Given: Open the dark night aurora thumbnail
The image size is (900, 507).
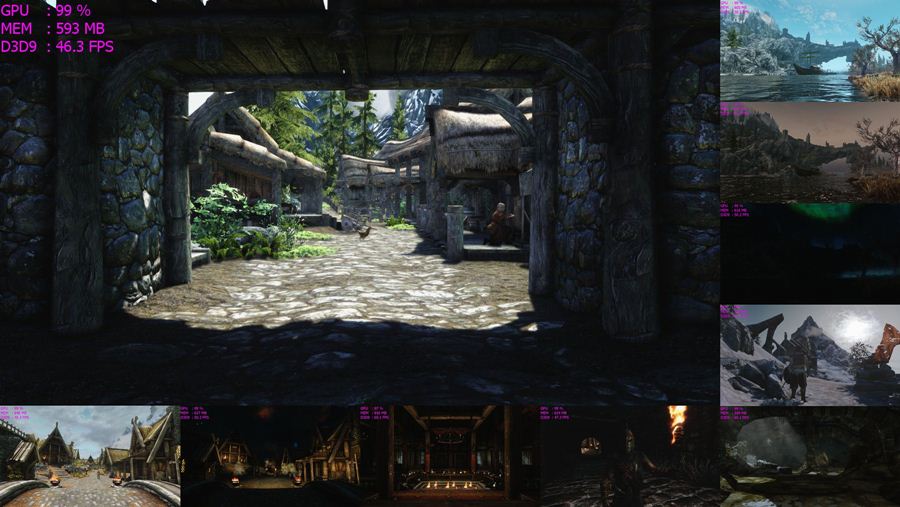Looking at the screenshot, I should (810, 254).
